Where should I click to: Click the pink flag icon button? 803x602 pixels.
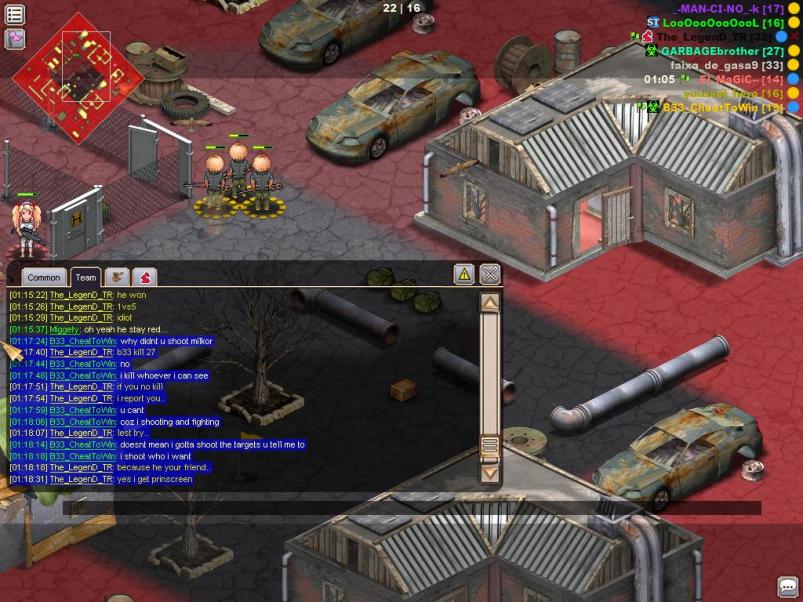point(15,38)
